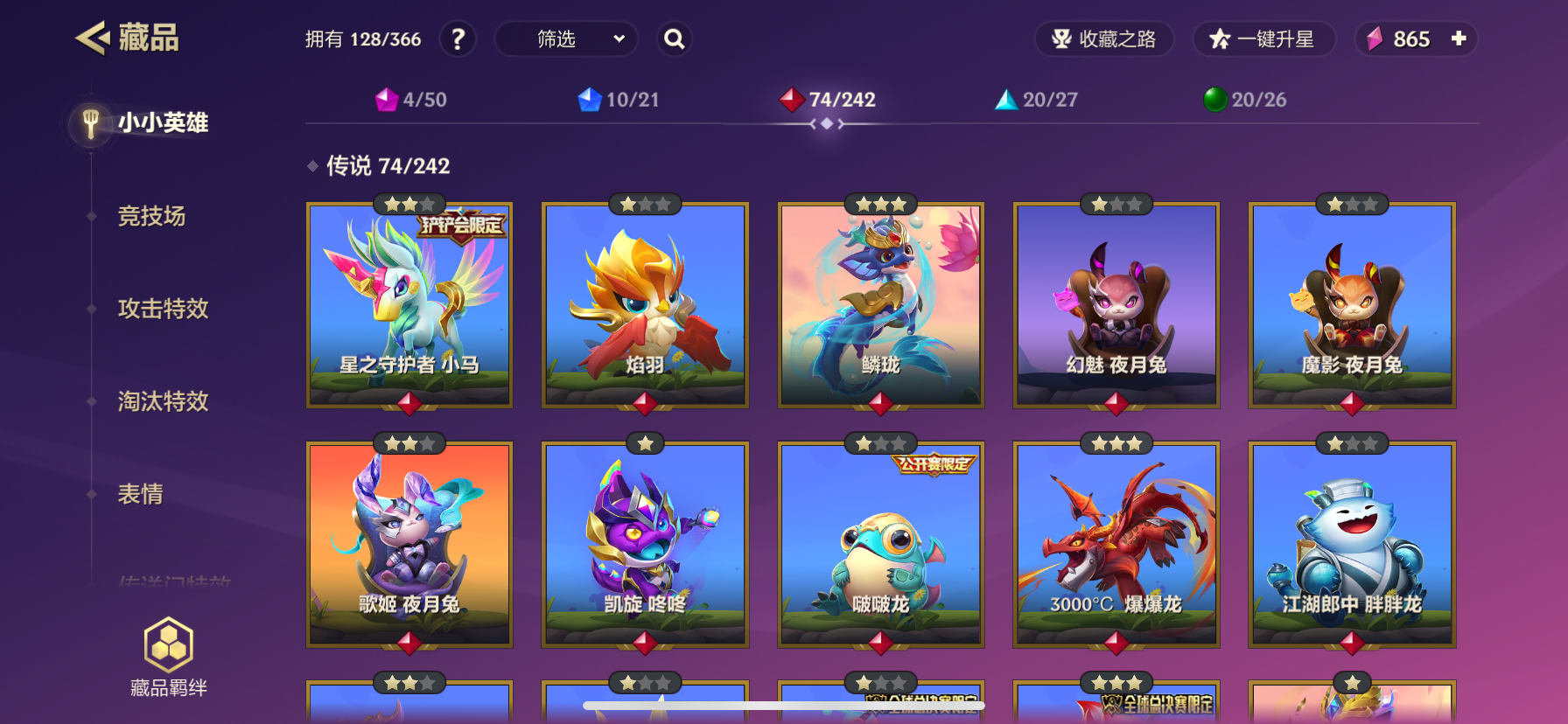Open the 淘汰特效 elimination effects category

coord(163,401)
